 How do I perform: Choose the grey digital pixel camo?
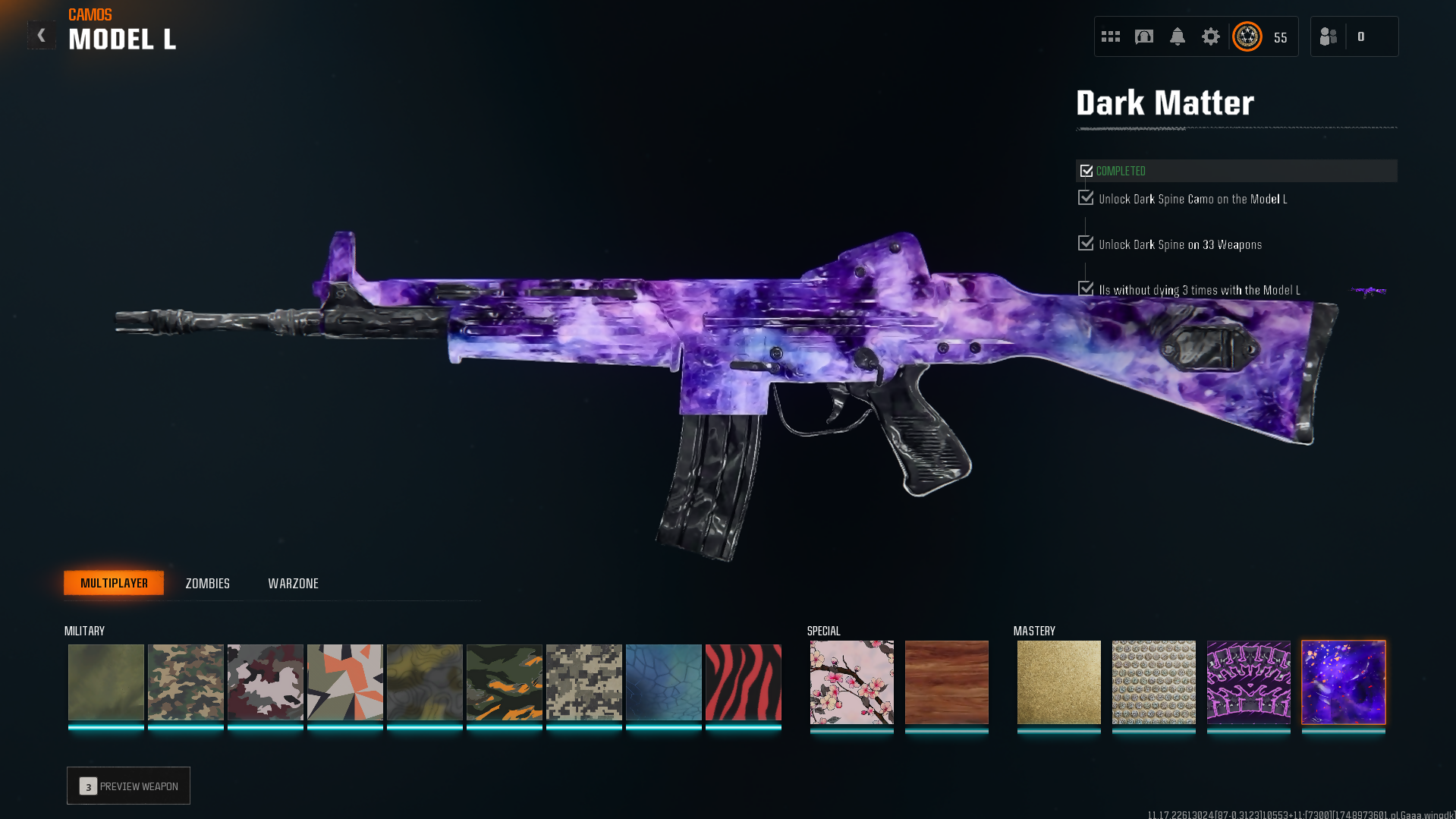point(583,682)
